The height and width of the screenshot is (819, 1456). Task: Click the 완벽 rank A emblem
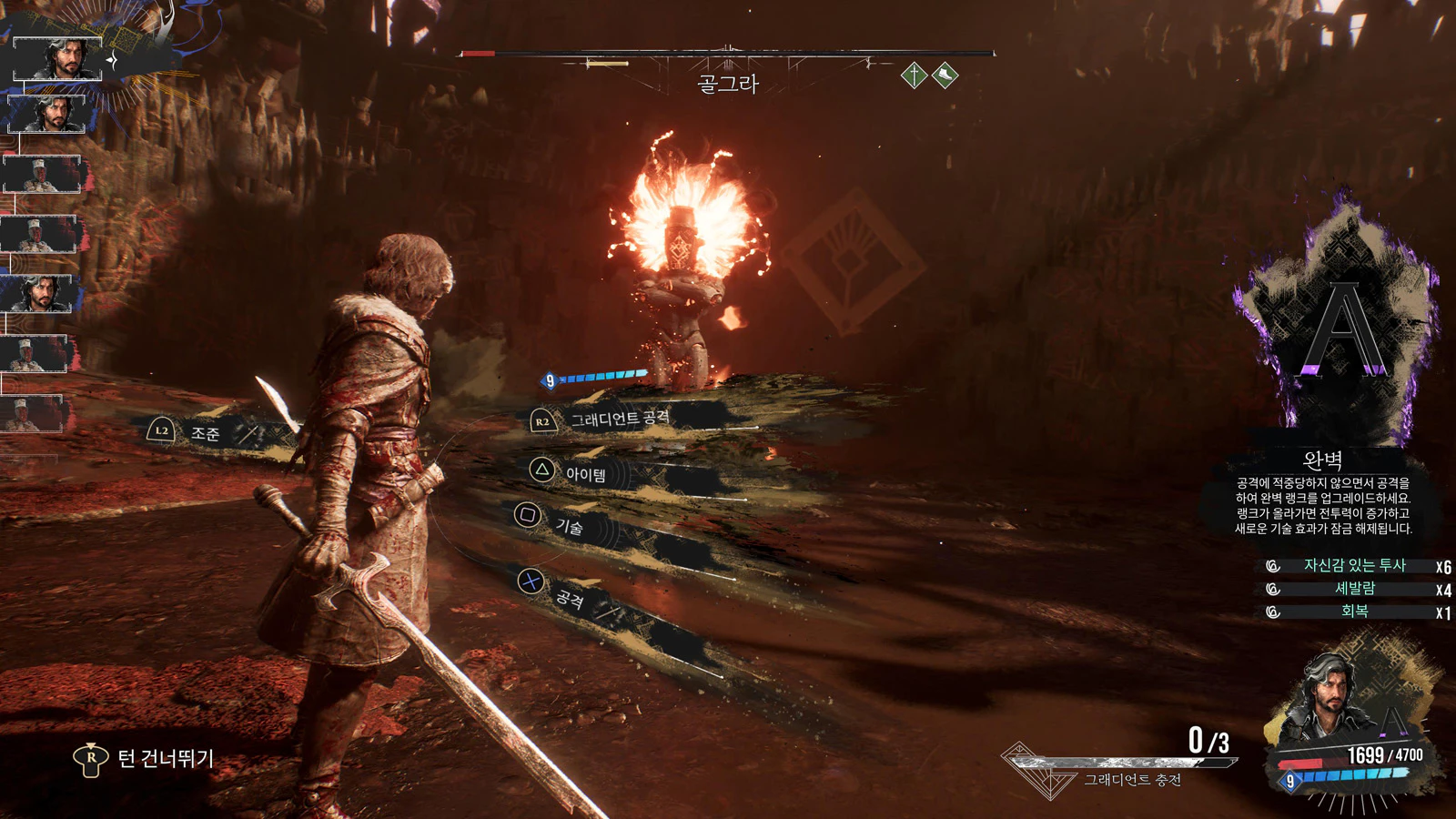click(x=1344, y=332)
